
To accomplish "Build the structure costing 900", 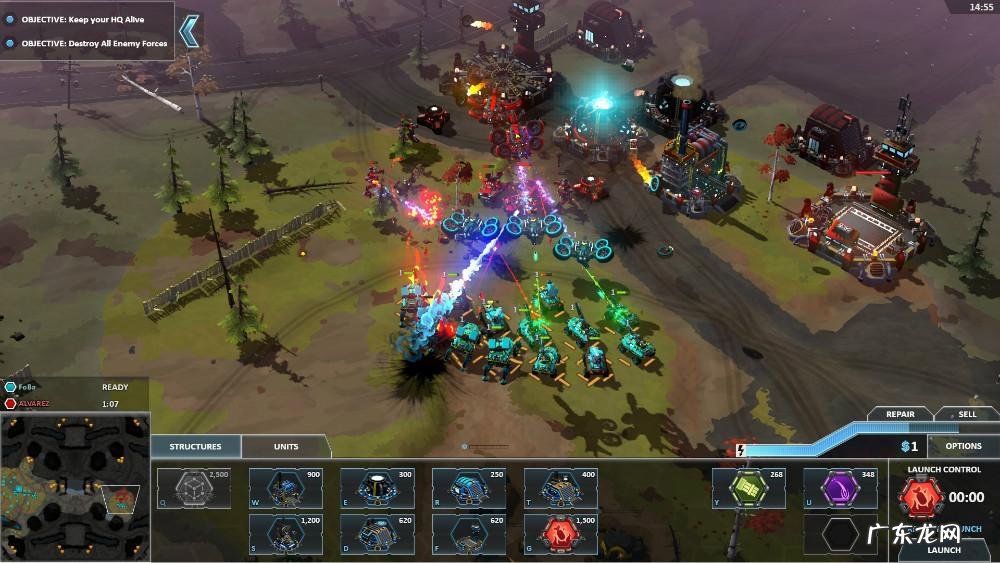I will (285, 488).
